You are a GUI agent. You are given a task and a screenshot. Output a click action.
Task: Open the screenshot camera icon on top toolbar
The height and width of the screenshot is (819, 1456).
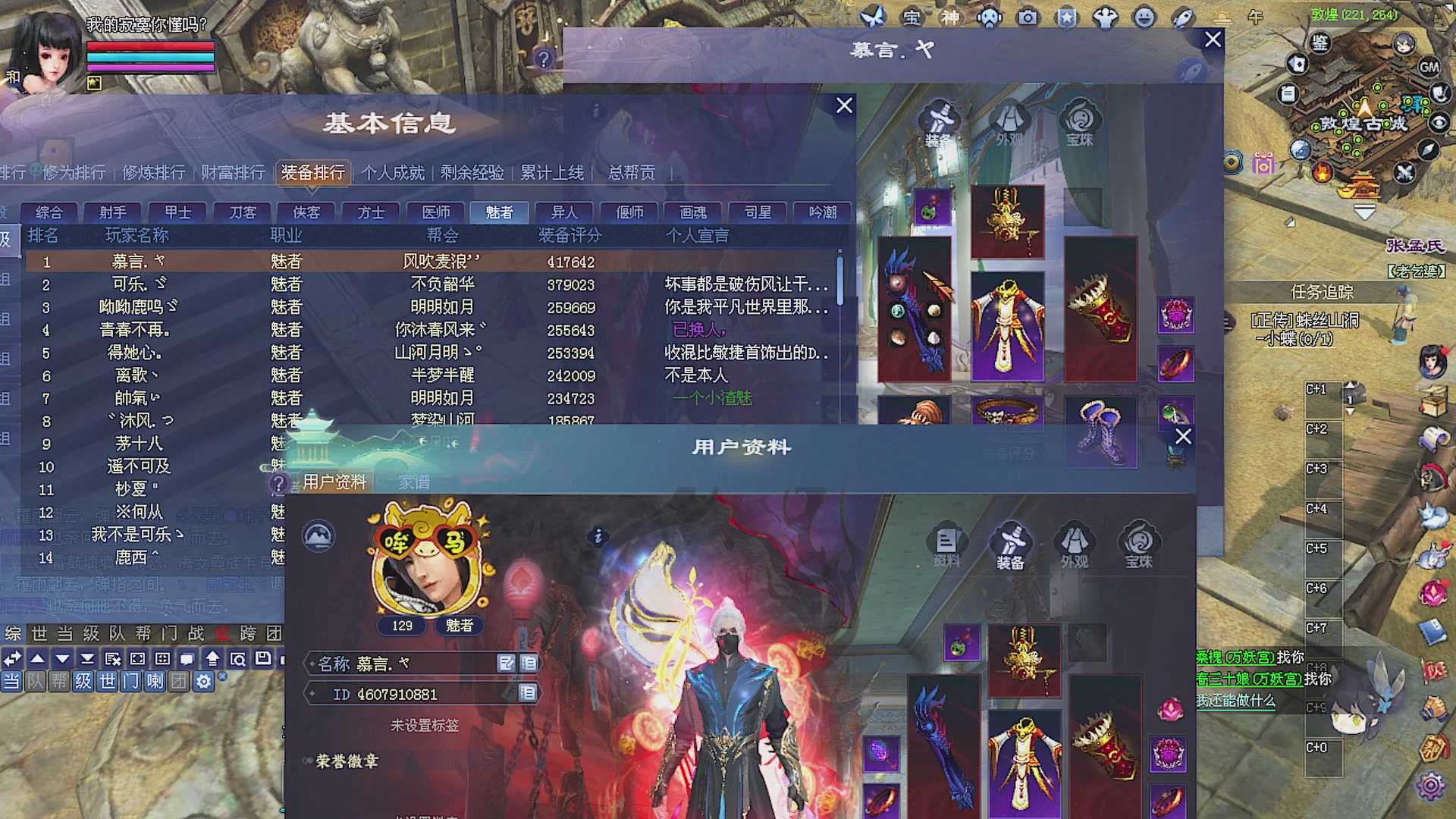[x=1028, y=17]
